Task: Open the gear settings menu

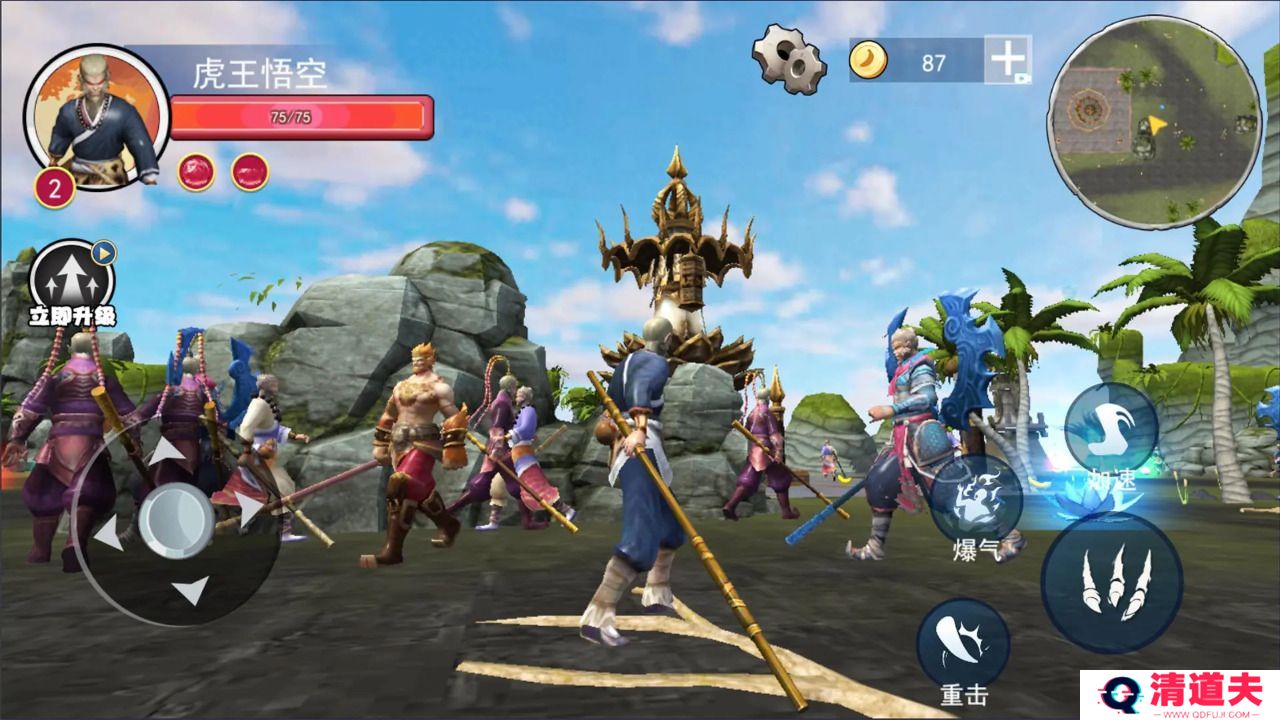Action: click(x=789, y=59)
